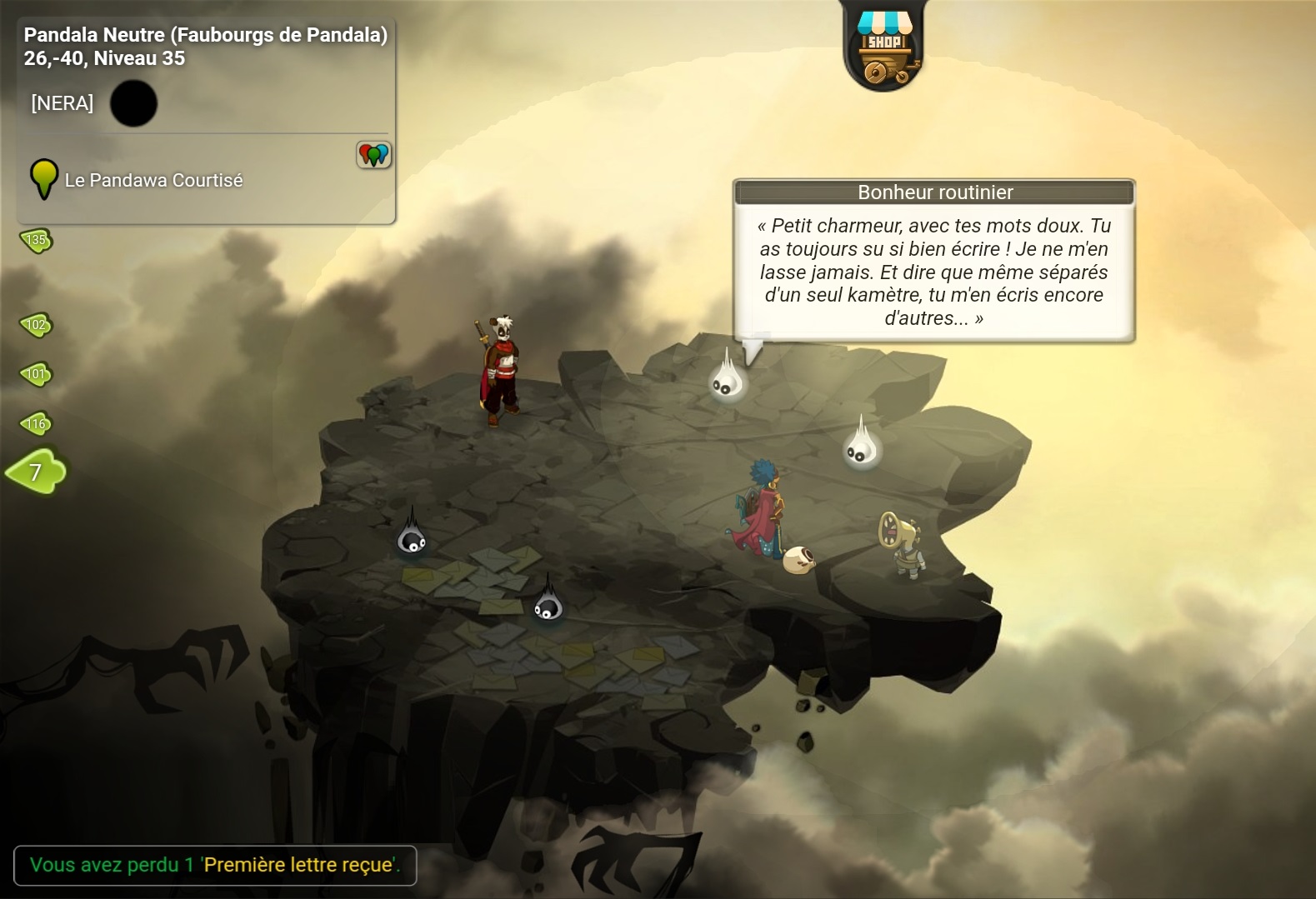Select the green arrow badge numbered 116

36,424
